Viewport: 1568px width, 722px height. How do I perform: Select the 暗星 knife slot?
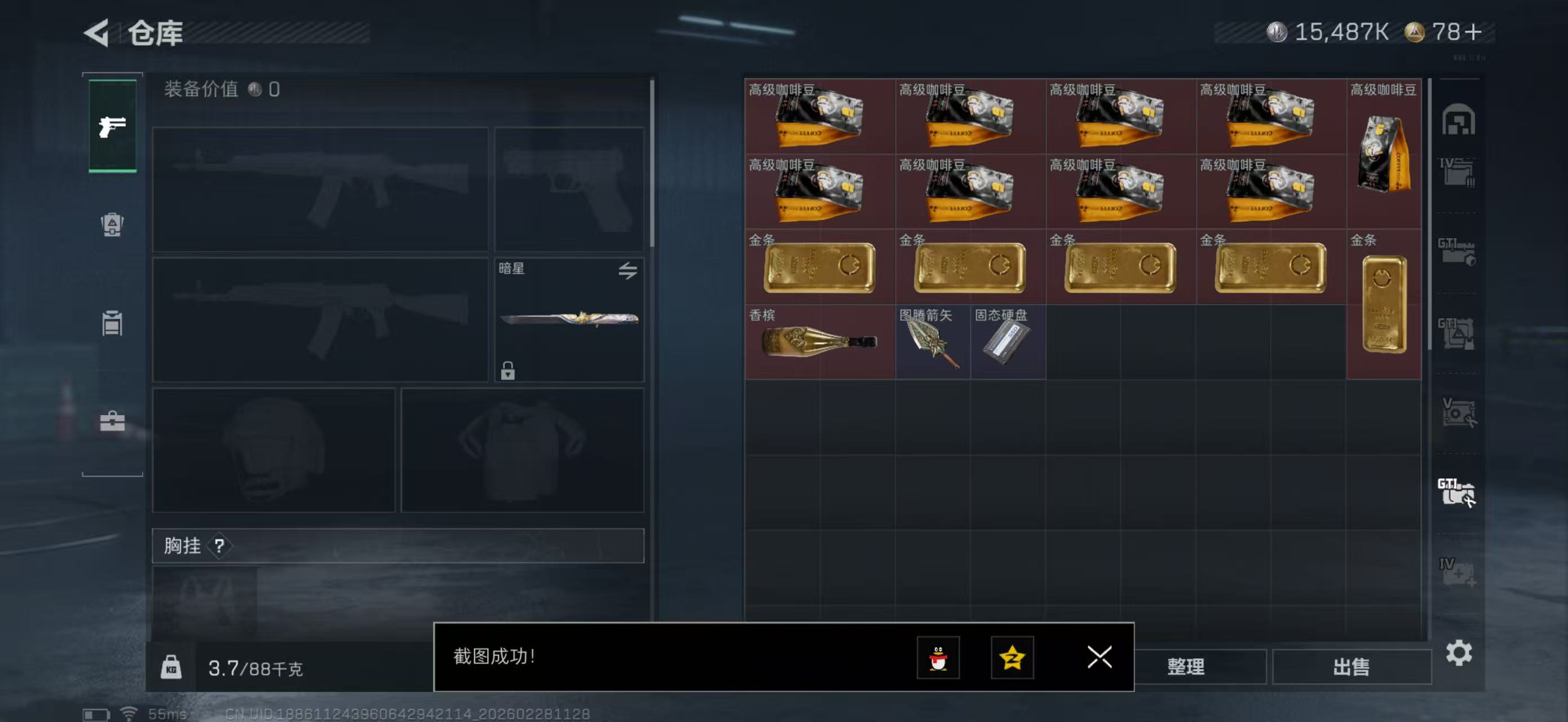click(x=568, y=320)
